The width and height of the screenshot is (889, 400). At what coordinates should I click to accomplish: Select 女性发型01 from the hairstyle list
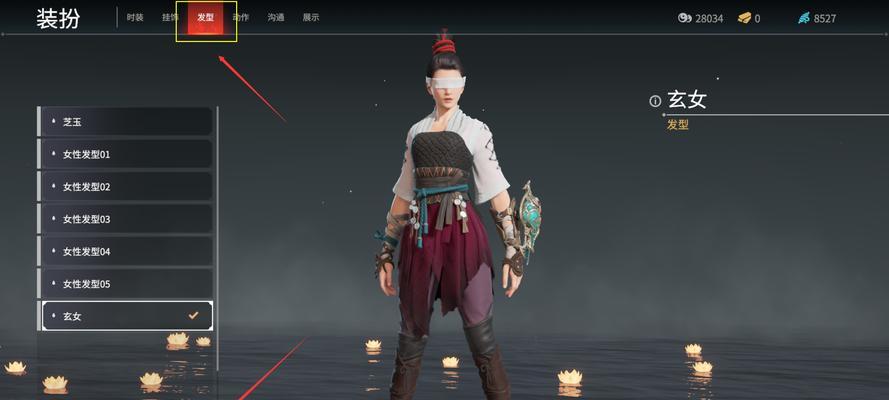(126, 154)
